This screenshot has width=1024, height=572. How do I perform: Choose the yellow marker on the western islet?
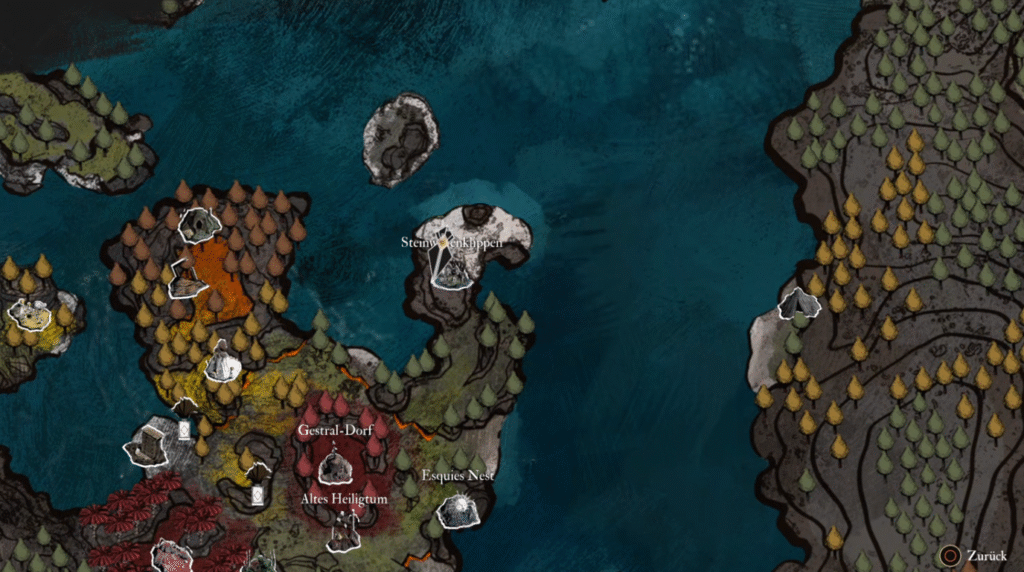pyautogui.click(x=30, y=314)
